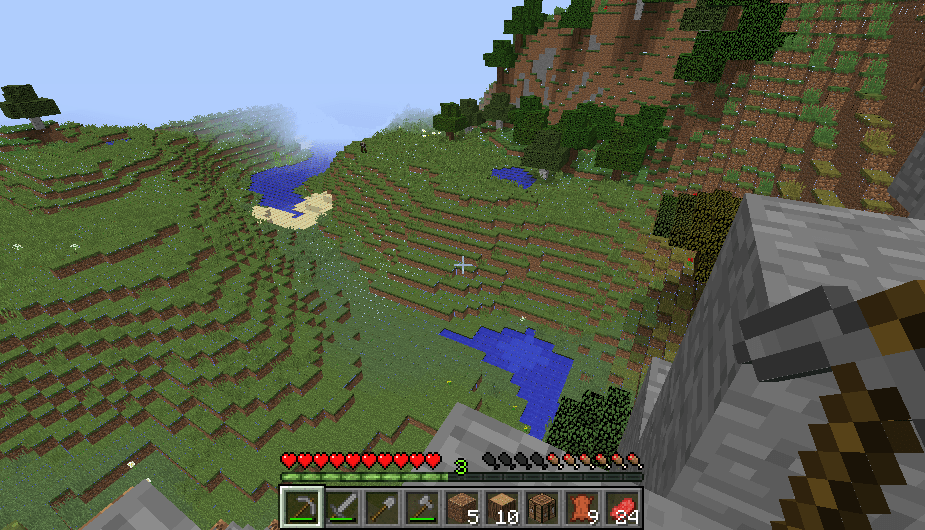Pick the wood log stack of 10

(502, 507)
